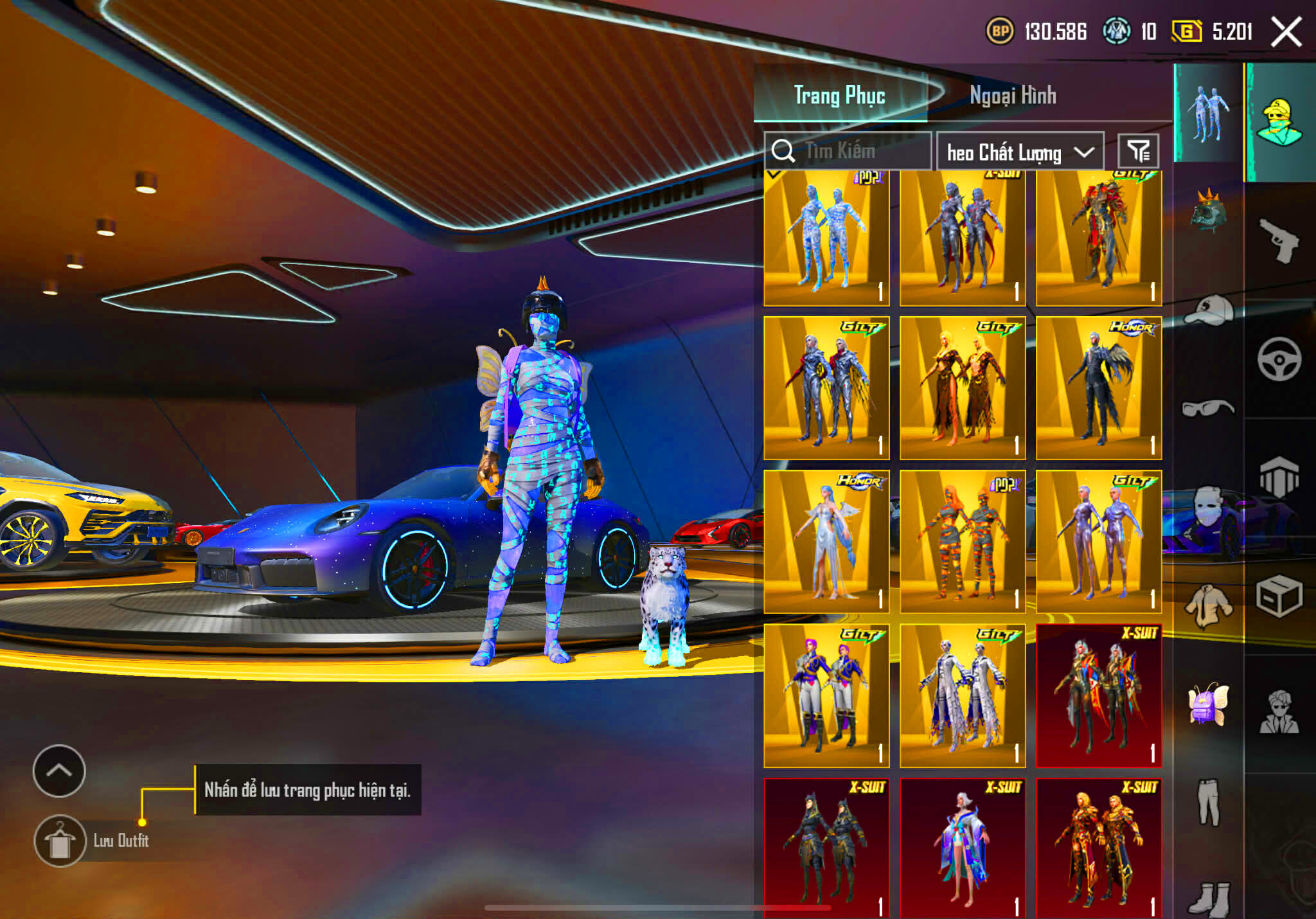Select the white angel dress Honor outfit

(826, 542)
